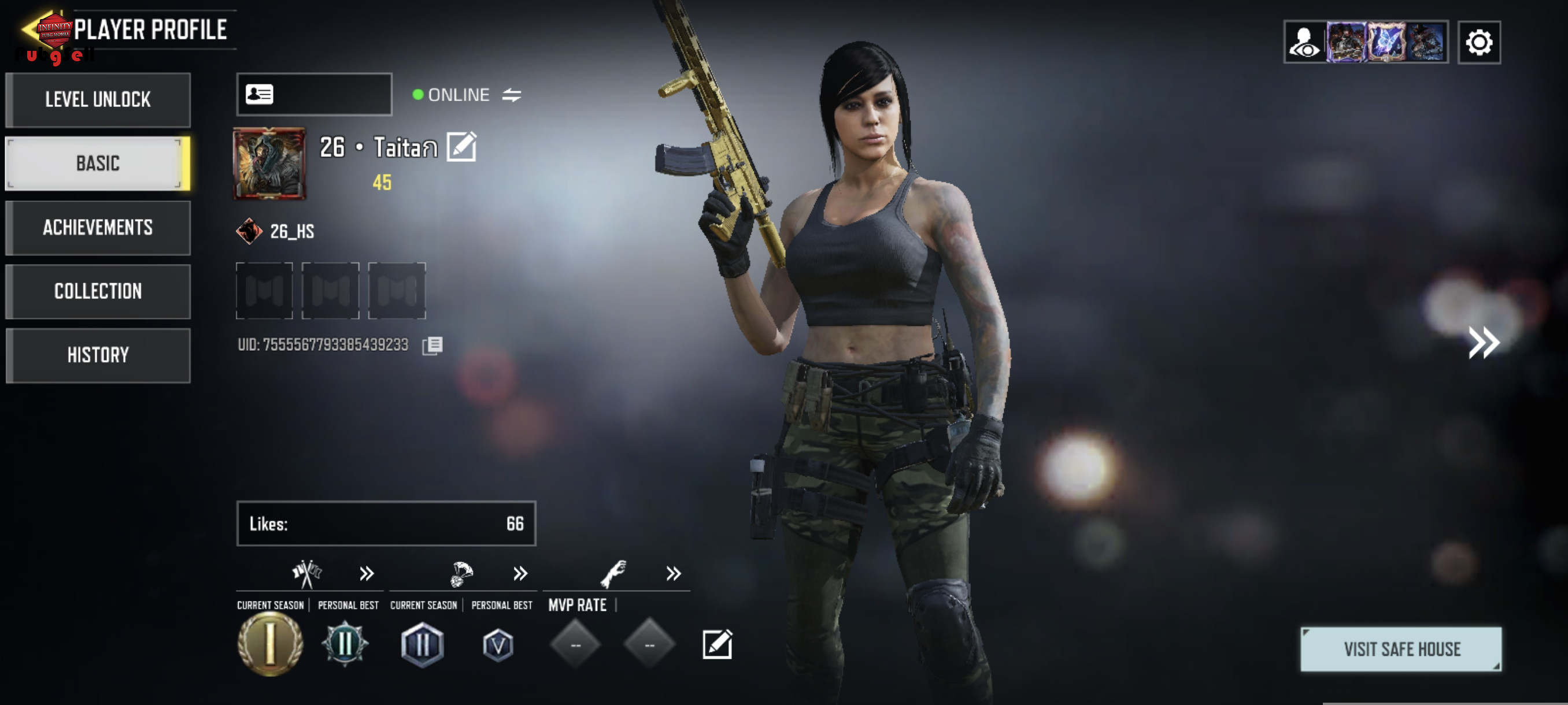Expand the MVP Rate details arrow
This screenshot has height=705, width=1568.
(x=672, y=573)
